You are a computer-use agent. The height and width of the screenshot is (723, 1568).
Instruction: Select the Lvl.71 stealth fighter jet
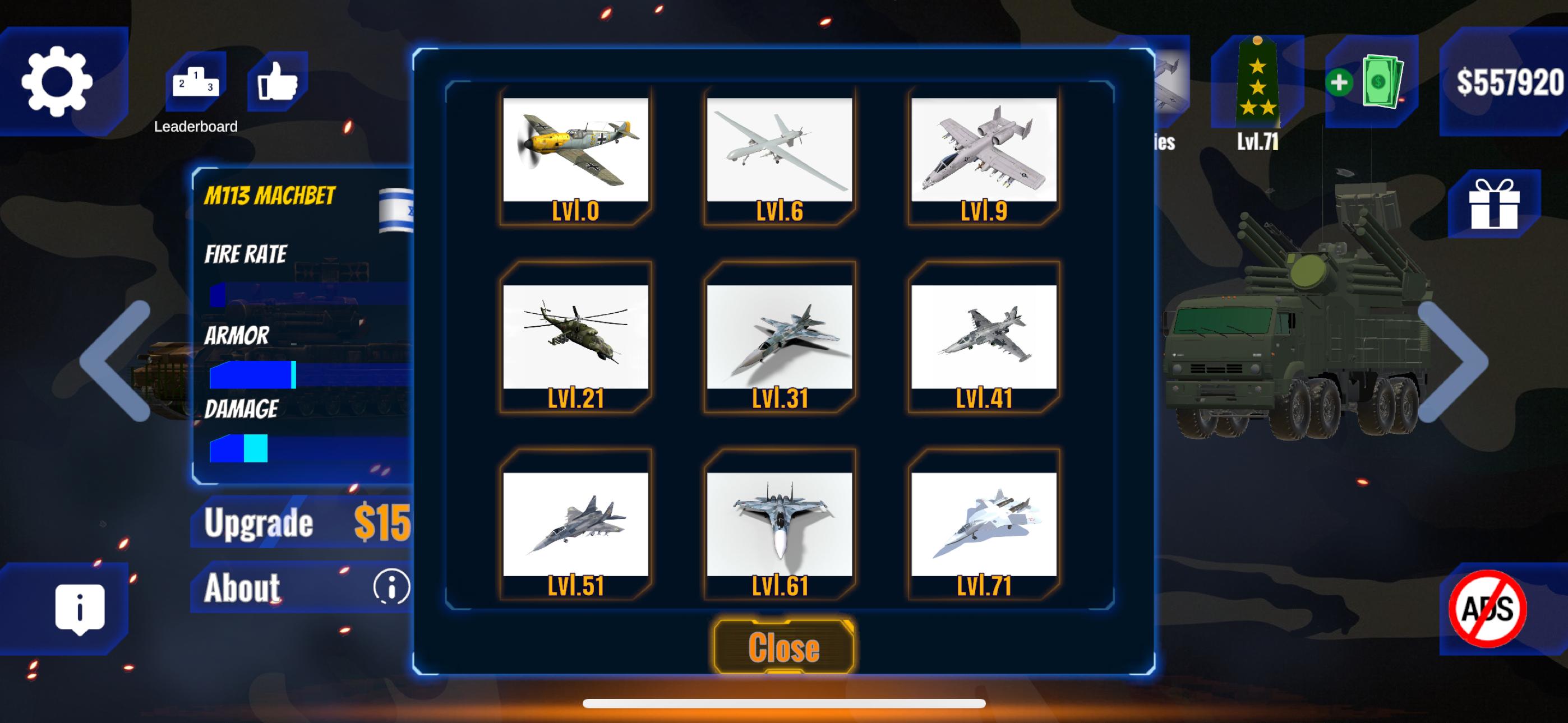point(984,523)
